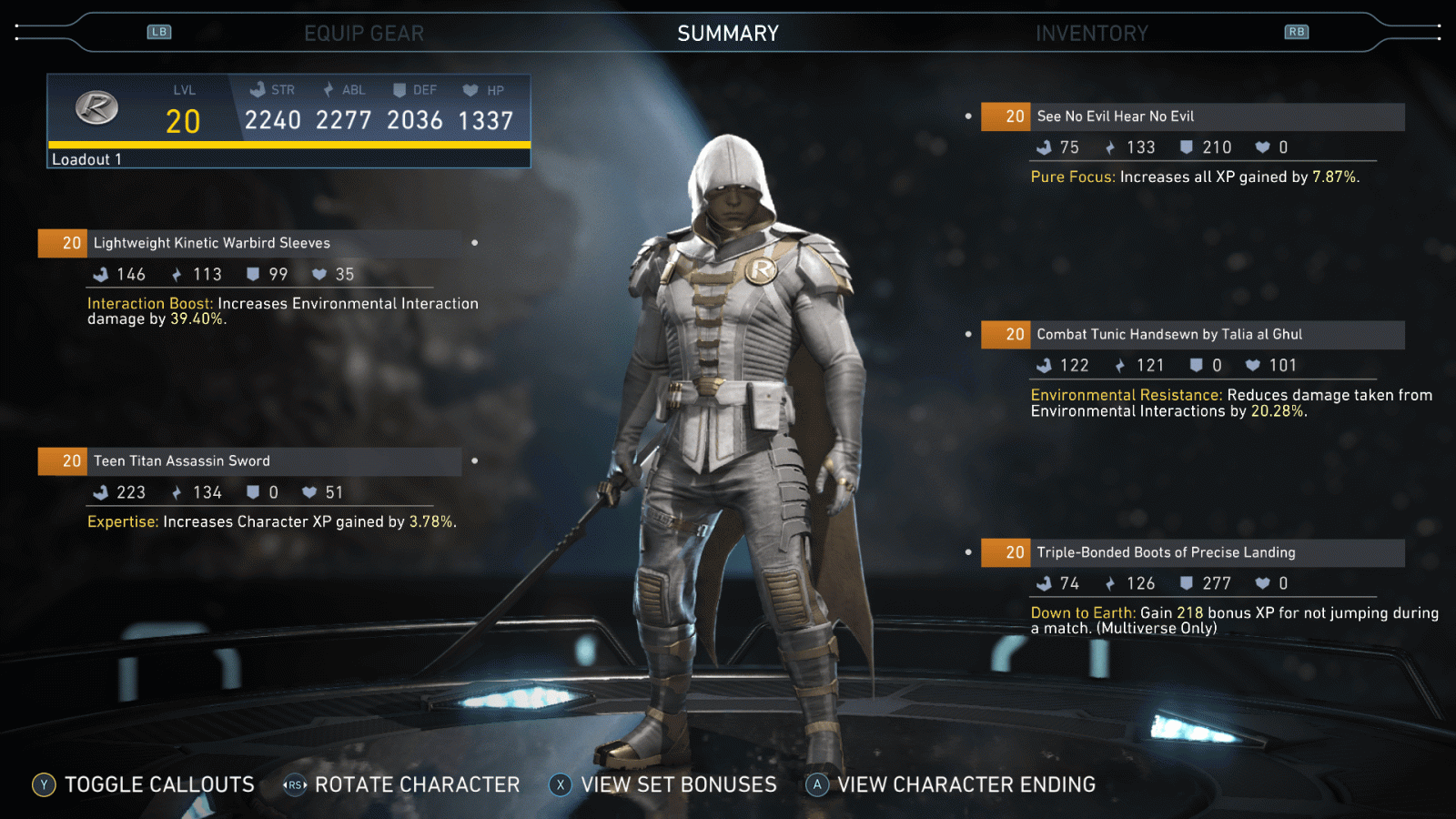This screenshot has height=819, width=1456.
Task: Switch to the INVENTORY tab
Action: pos(1094,33)
